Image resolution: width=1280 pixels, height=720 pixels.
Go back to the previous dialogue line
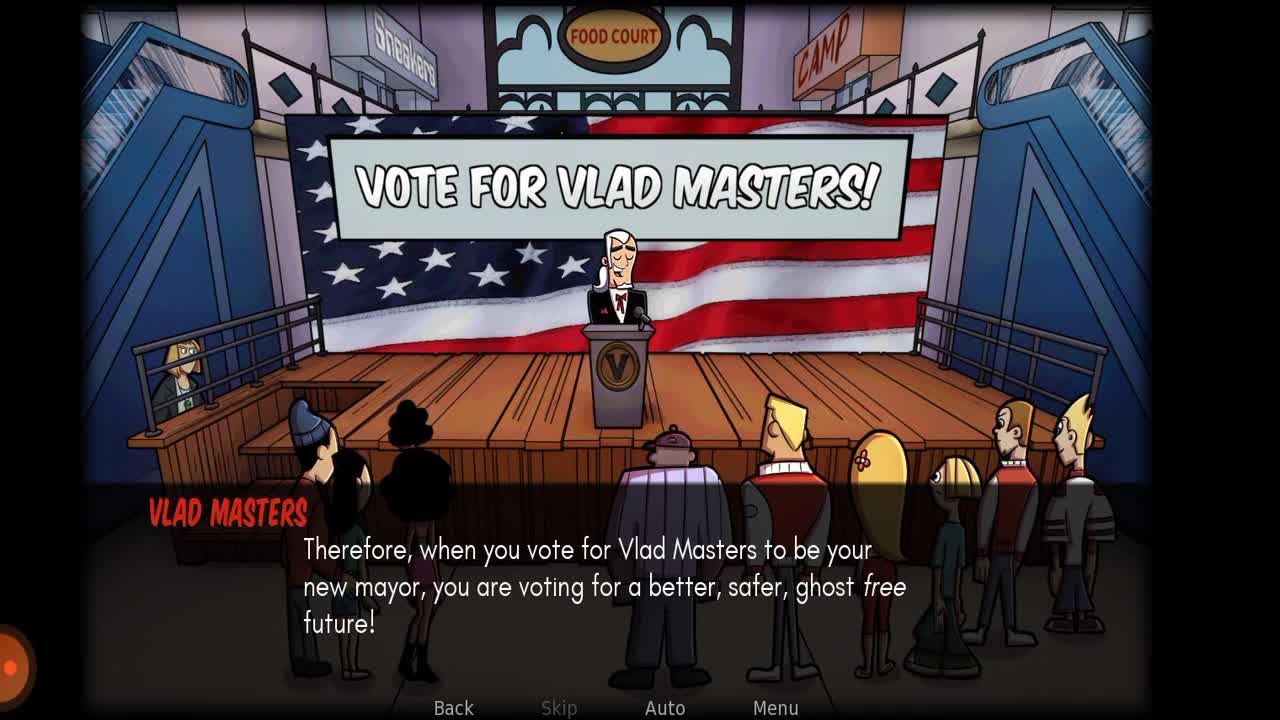tap(453, 707)
